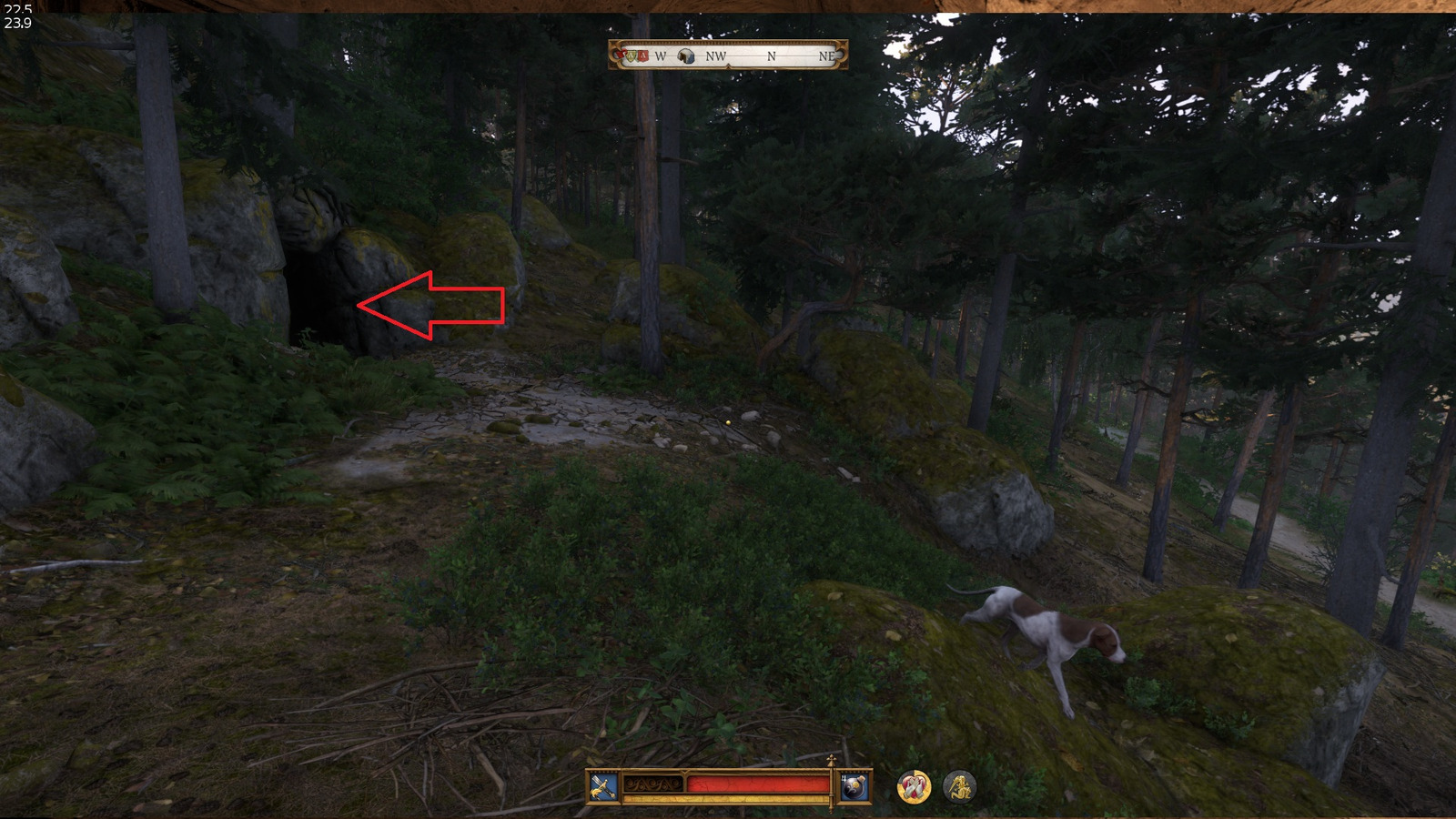This screenshot has height=819, width=1456.
Task: Click the ornate segment of the health bar
Action: [652, 783]
